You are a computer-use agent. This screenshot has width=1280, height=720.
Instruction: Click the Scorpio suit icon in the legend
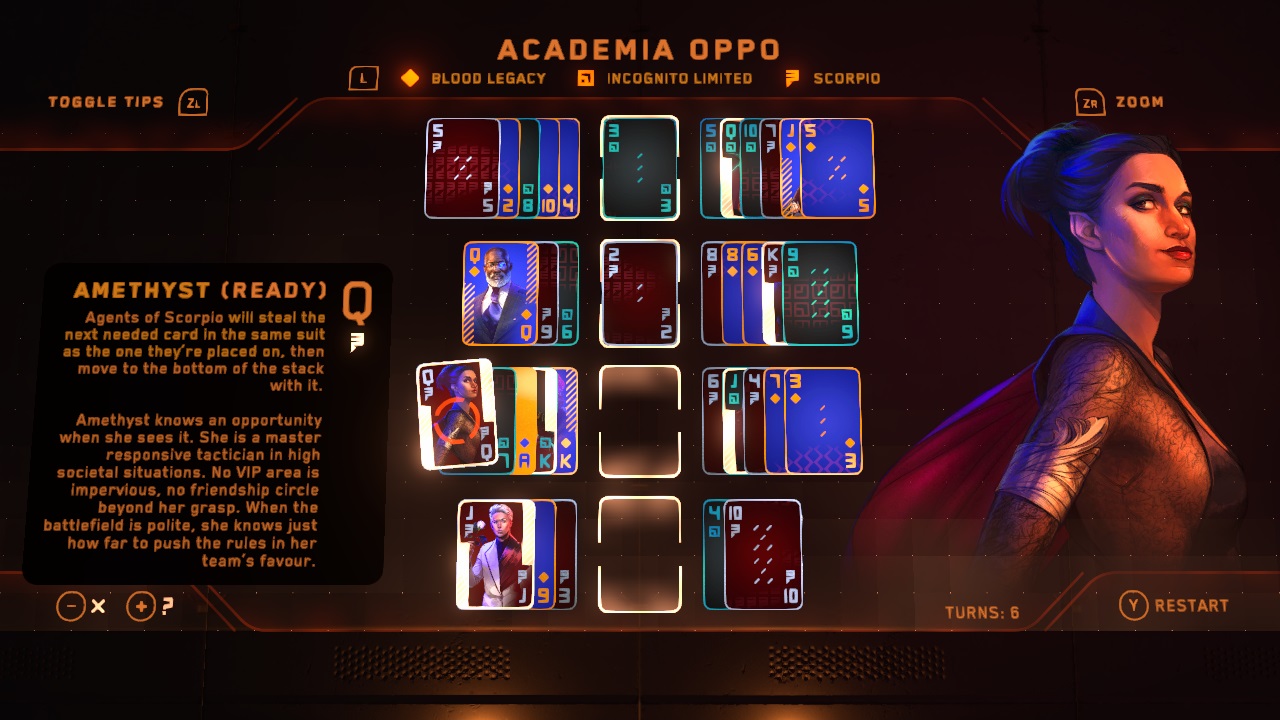(793, 77)
